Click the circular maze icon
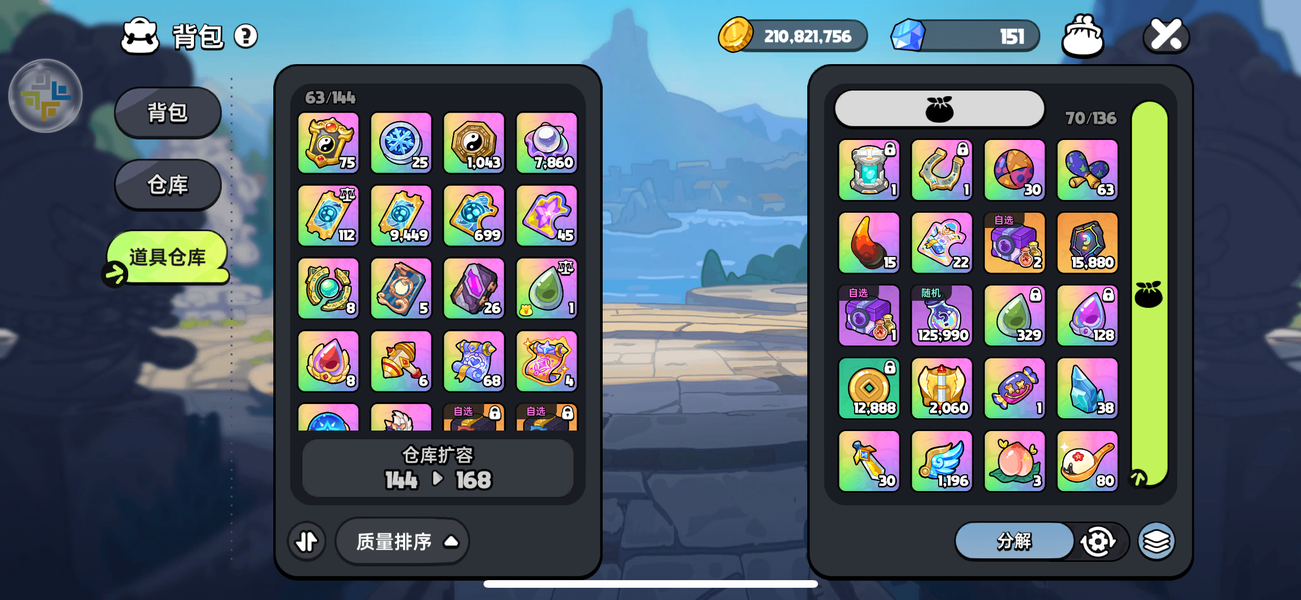The width and height of the screenshot is (1301, 600). [45, 96]
